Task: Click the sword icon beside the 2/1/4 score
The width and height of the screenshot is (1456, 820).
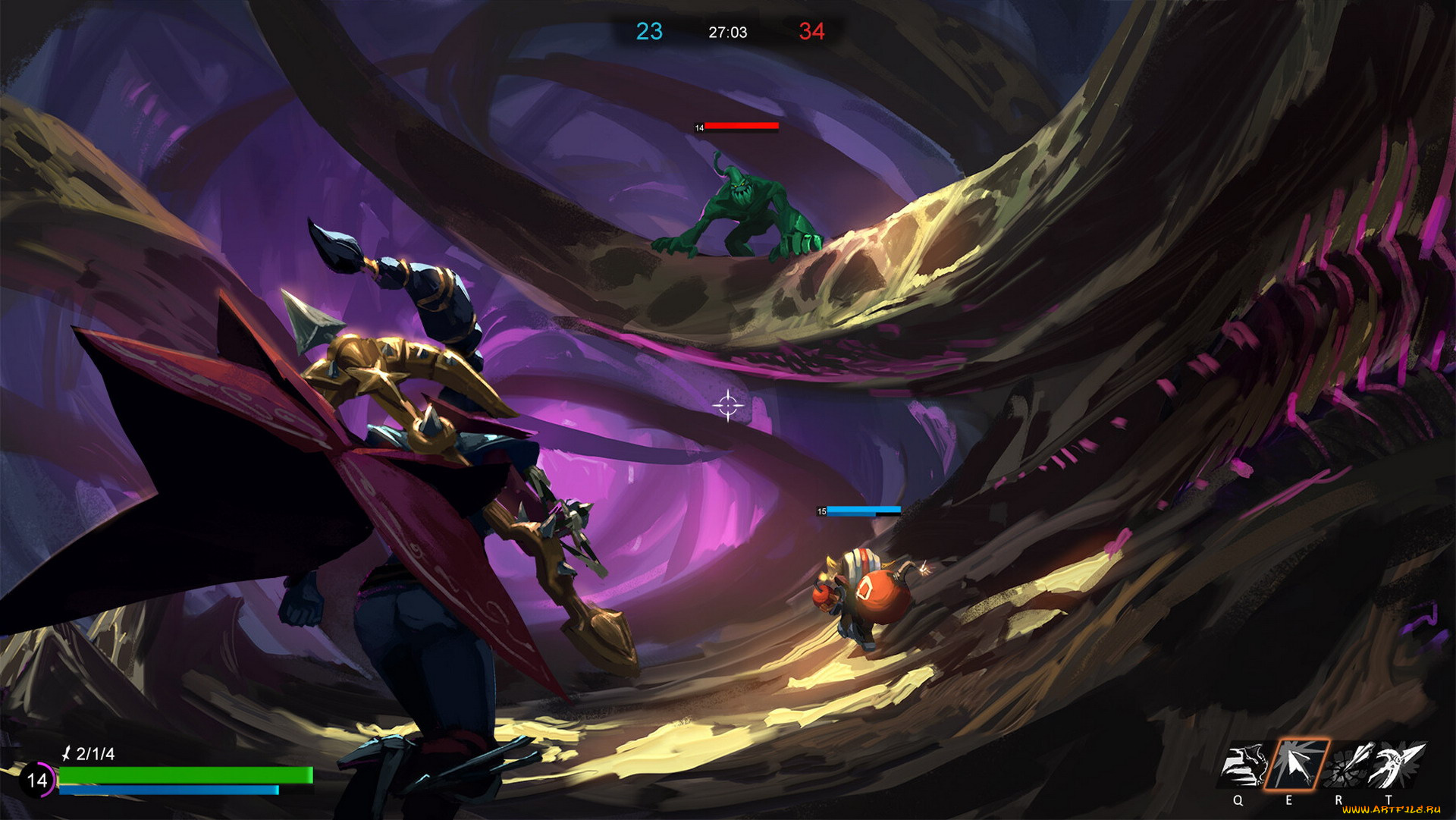Action: pyautogui.click(x=67, y=754)
